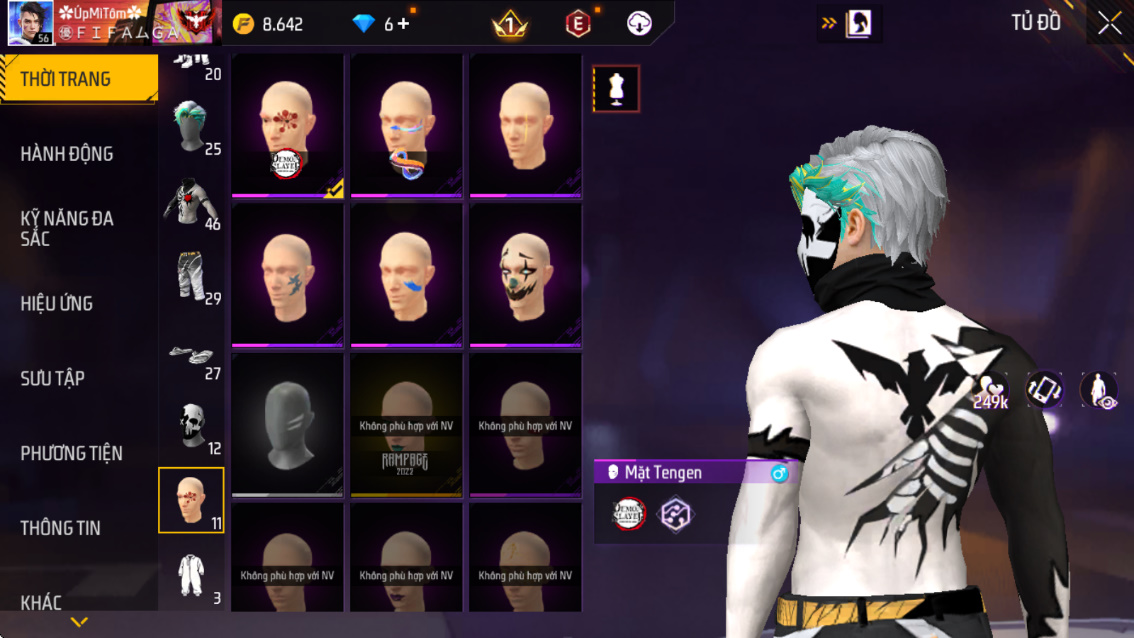
Task: Choose the gray ski mask item
Action: point(287,424)
